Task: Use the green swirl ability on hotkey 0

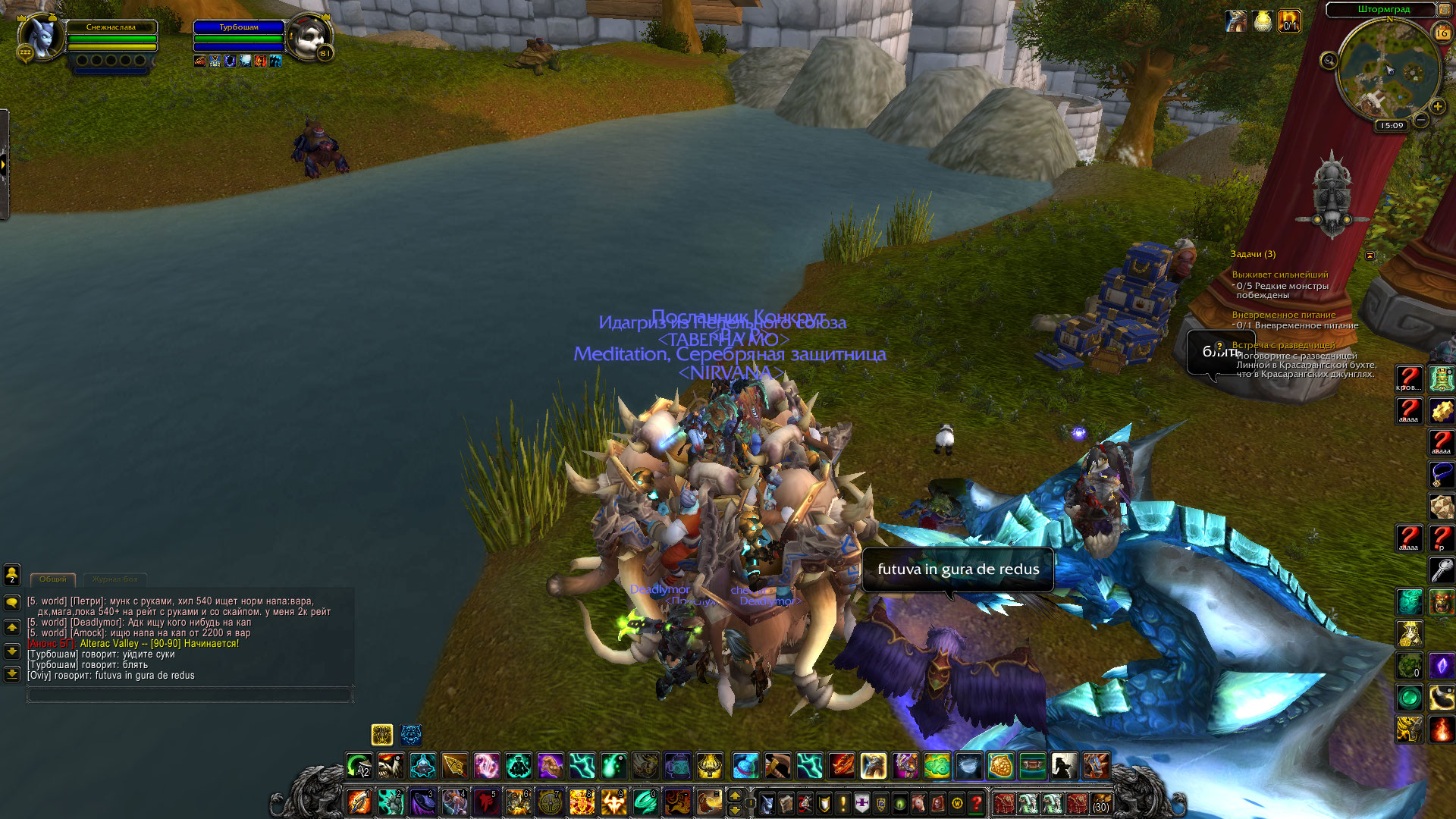Action: tap(645, 802)
